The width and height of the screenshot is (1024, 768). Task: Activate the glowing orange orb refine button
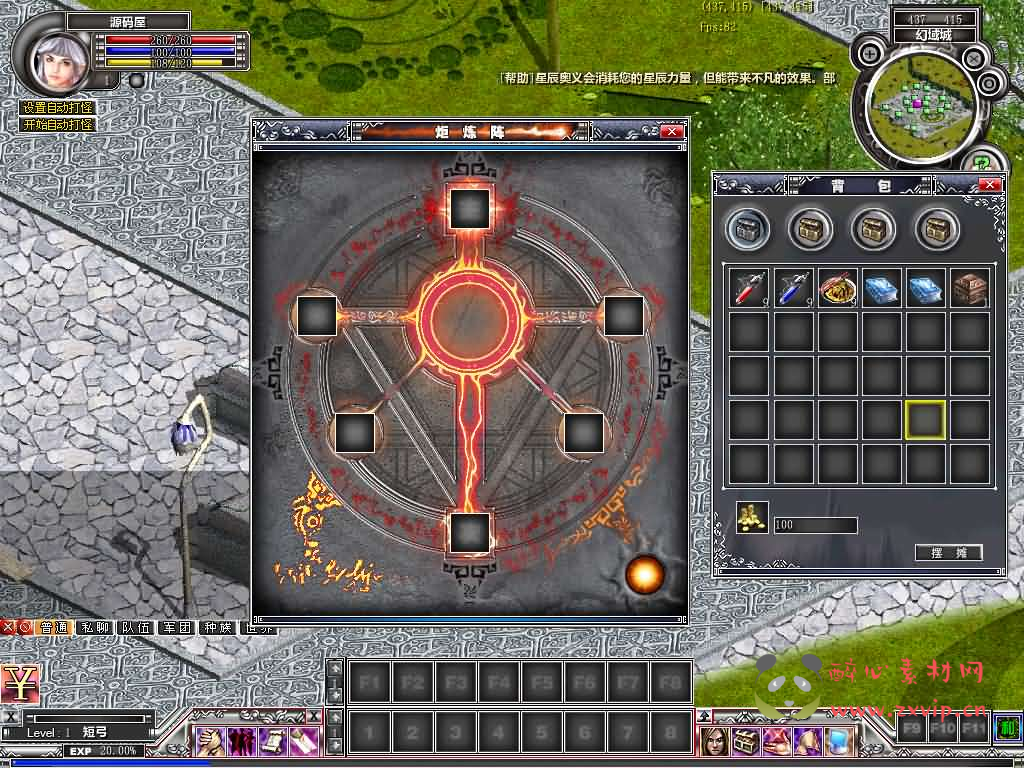click(644, 574)
